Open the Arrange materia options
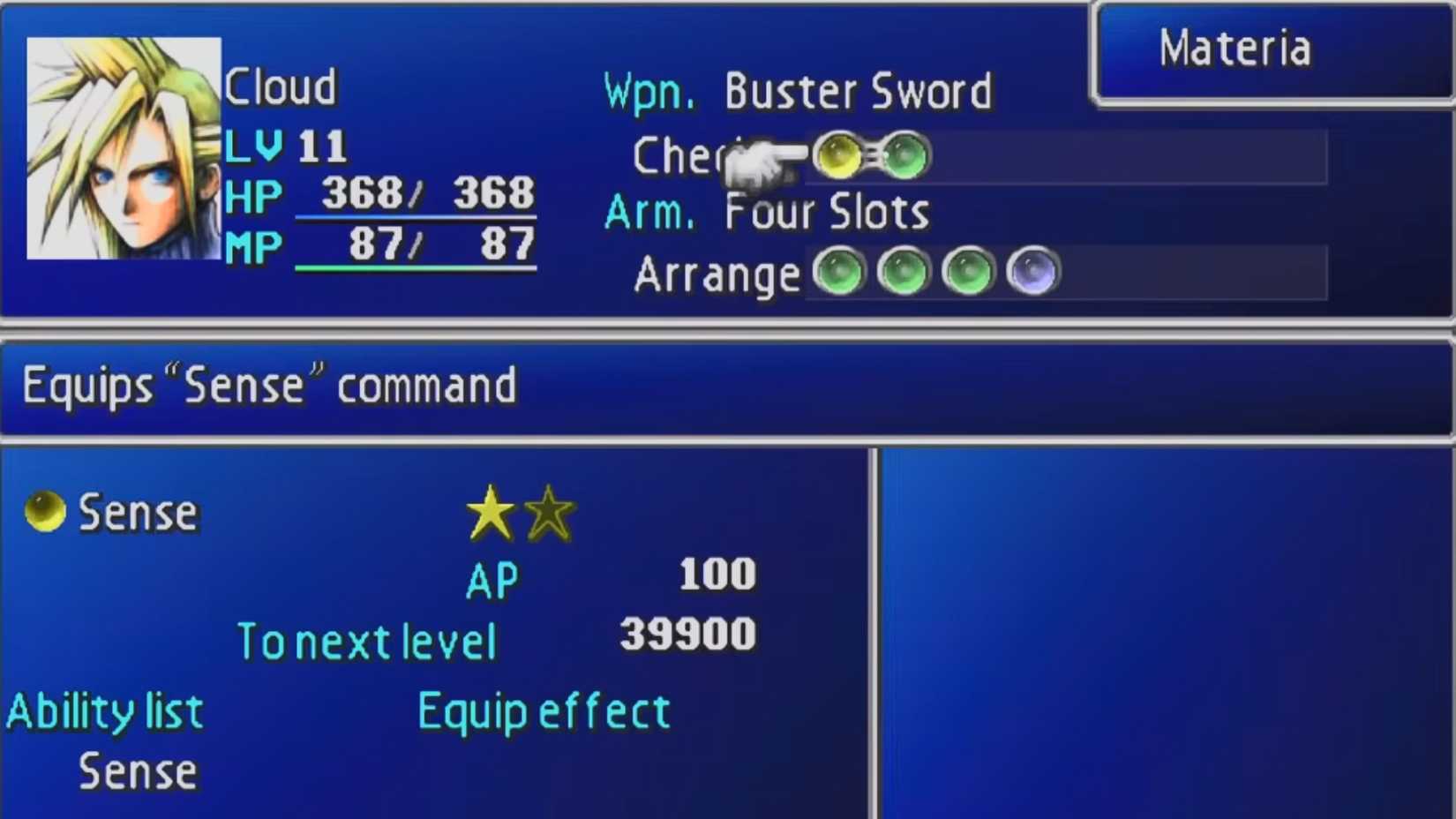 point(715,274)
